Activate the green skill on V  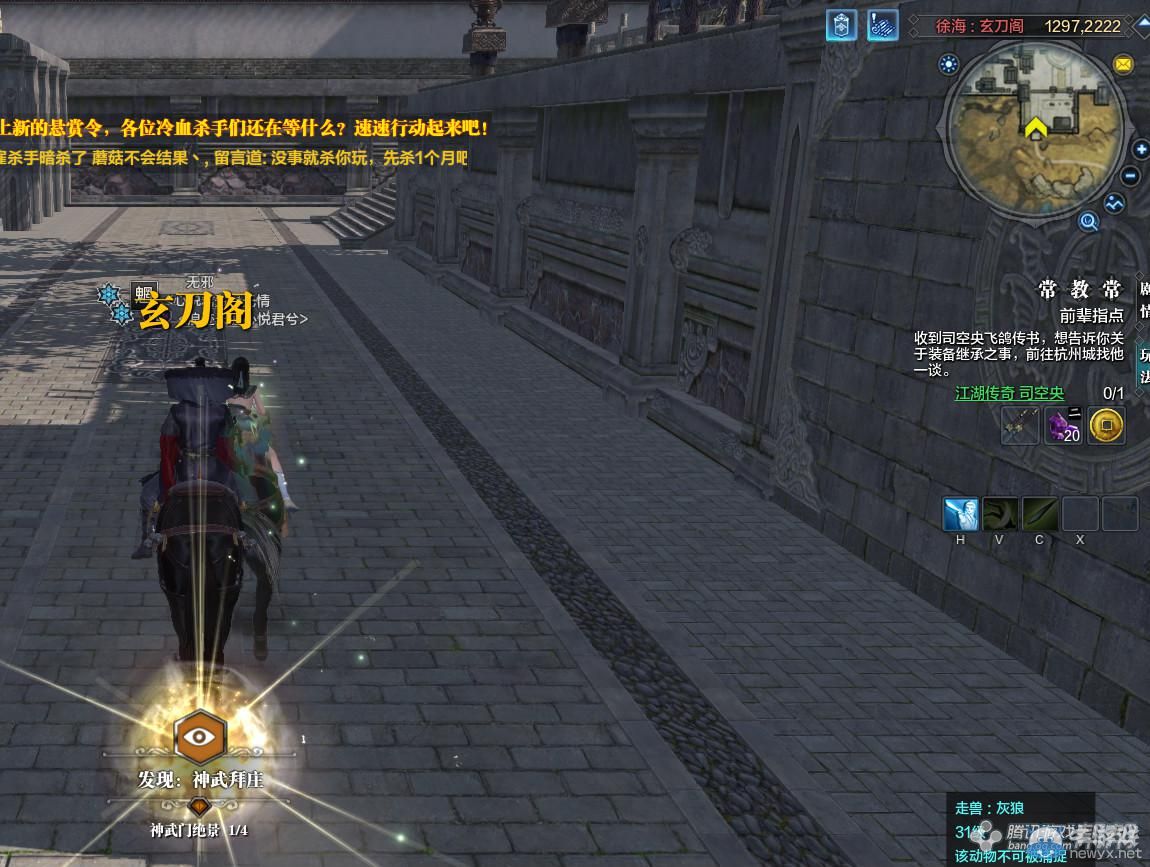[1000, 514]
